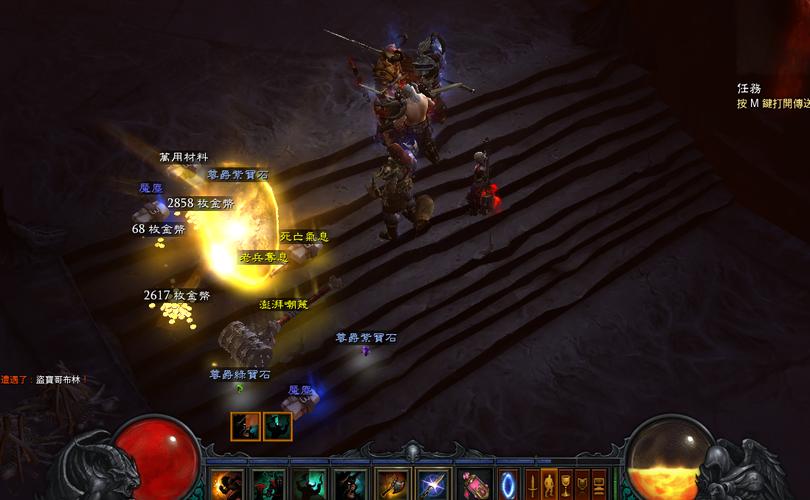Image resolution: width=810 pixels, height=500 pixels.
Task: Drink the red health potion
Action: point(474,485)
